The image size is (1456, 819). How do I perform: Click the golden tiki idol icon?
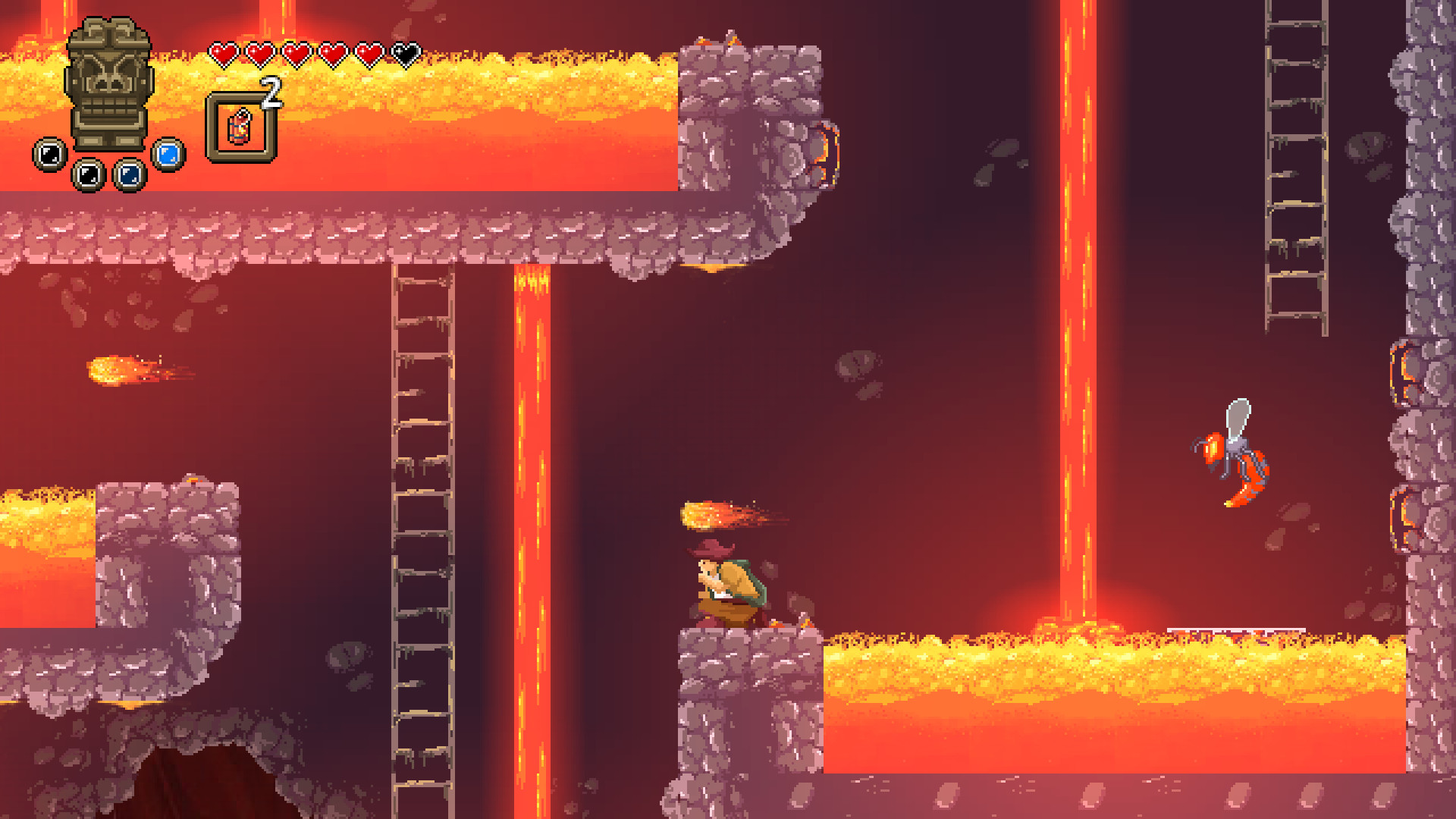[109, 83]
